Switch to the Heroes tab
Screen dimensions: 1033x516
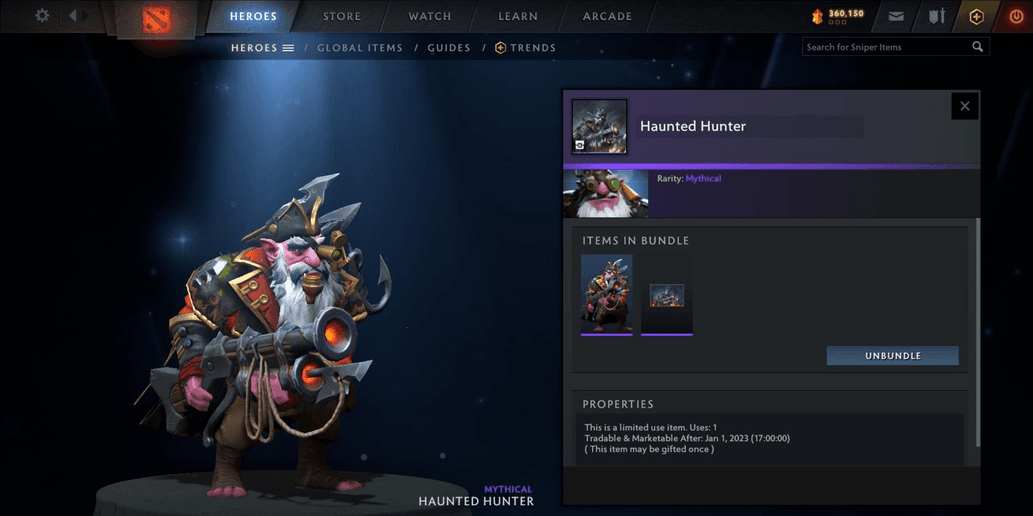coord(253,16)
